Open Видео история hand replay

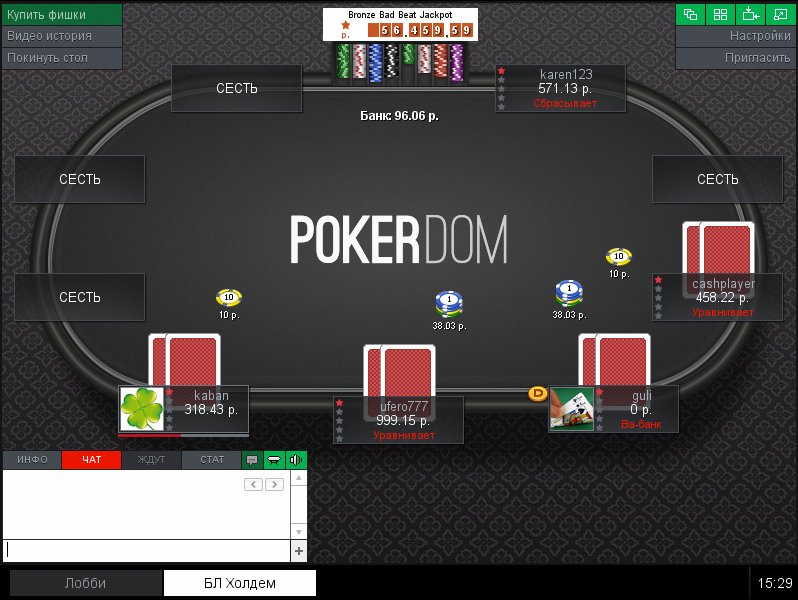click(x=61, y=36)
